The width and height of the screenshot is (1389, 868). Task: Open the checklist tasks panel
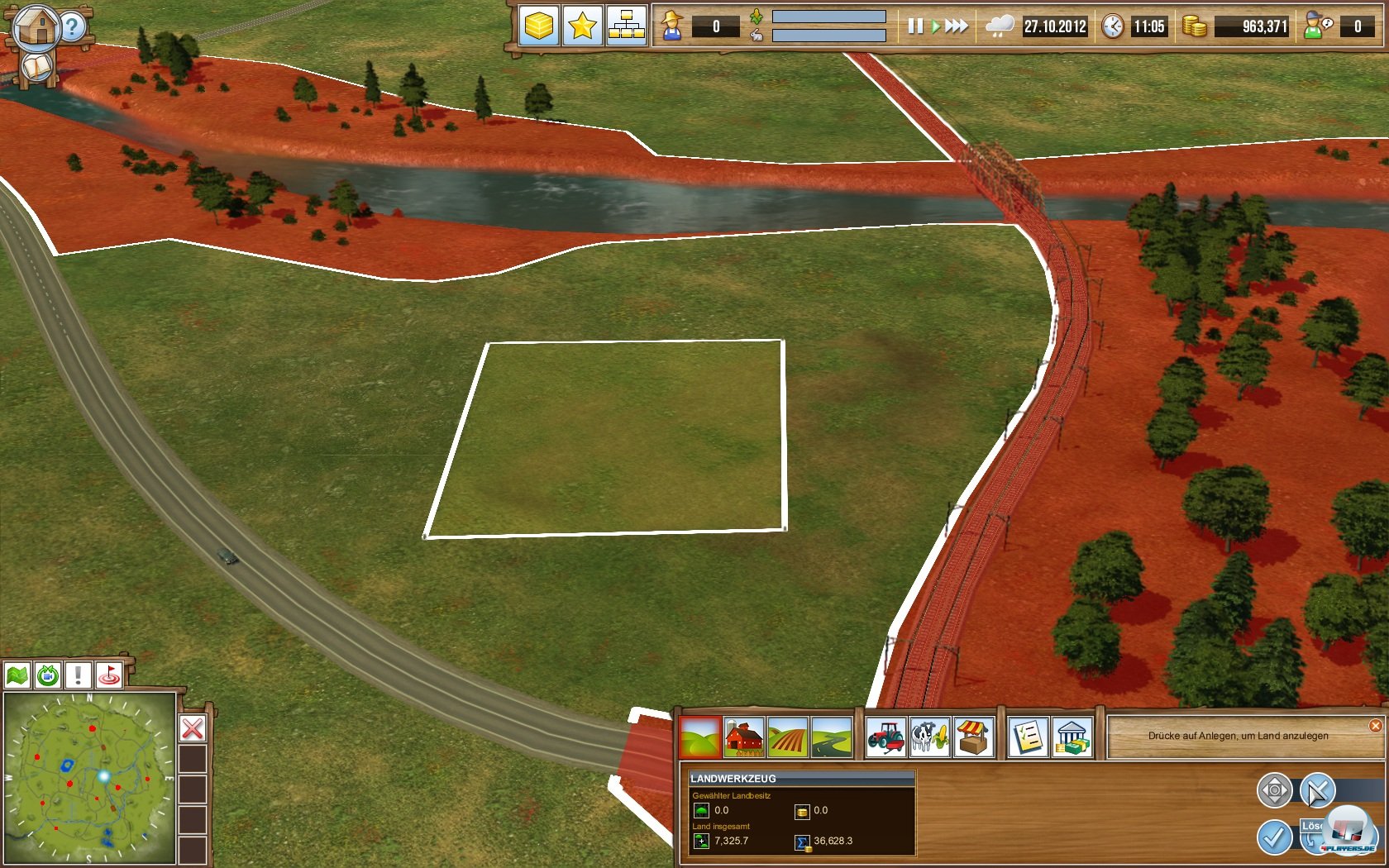[1028, 736]
